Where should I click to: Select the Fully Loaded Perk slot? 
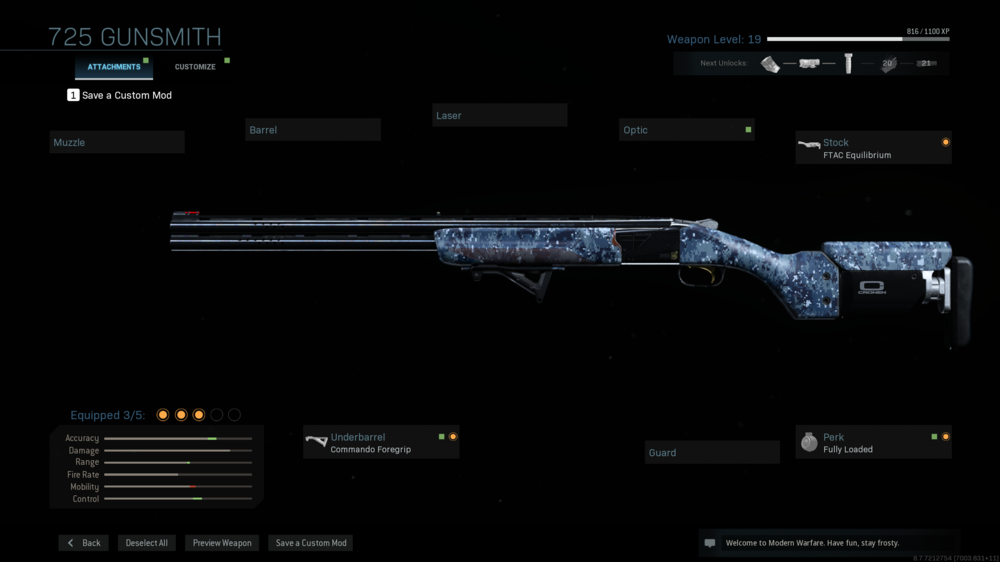(x=873, y=443)
